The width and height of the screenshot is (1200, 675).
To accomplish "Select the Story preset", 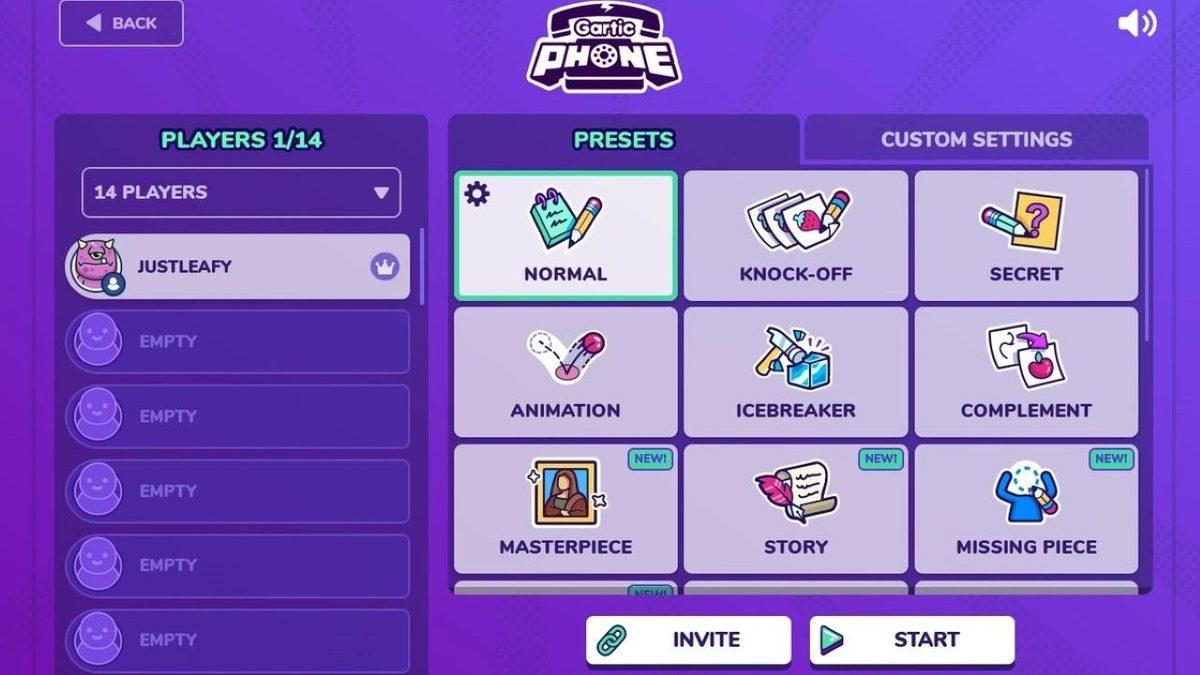I will (x=796, y=509).
